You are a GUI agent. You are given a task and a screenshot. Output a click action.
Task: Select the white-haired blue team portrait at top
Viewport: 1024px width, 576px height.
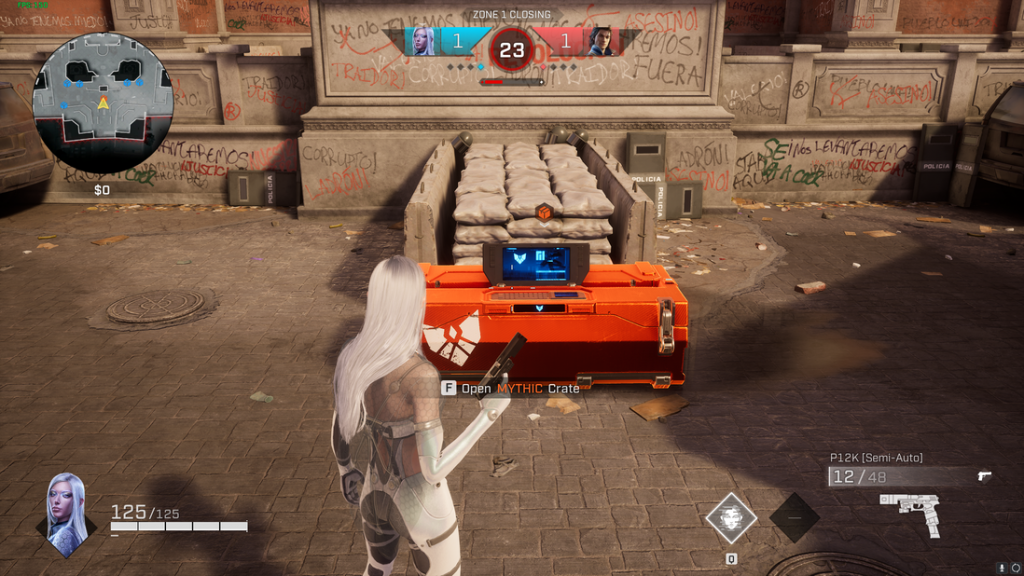point(421,41)
